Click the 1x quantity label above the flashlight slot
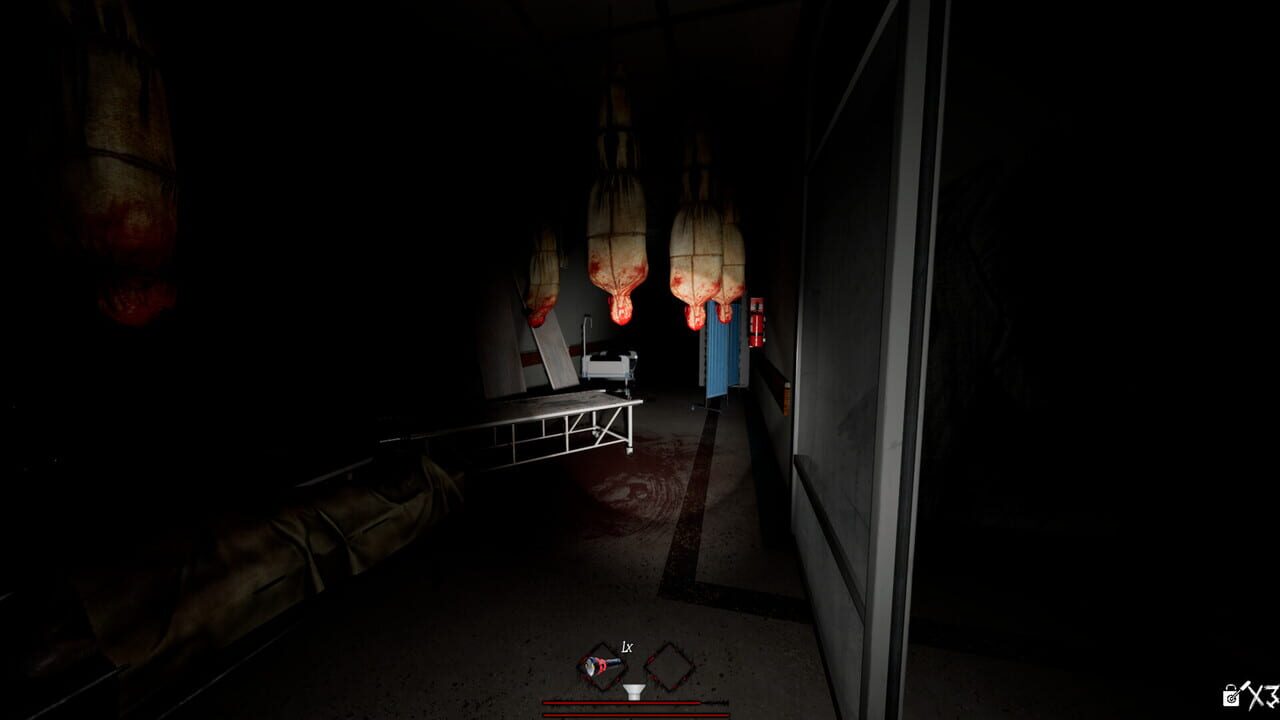 [x=625, y=647]
